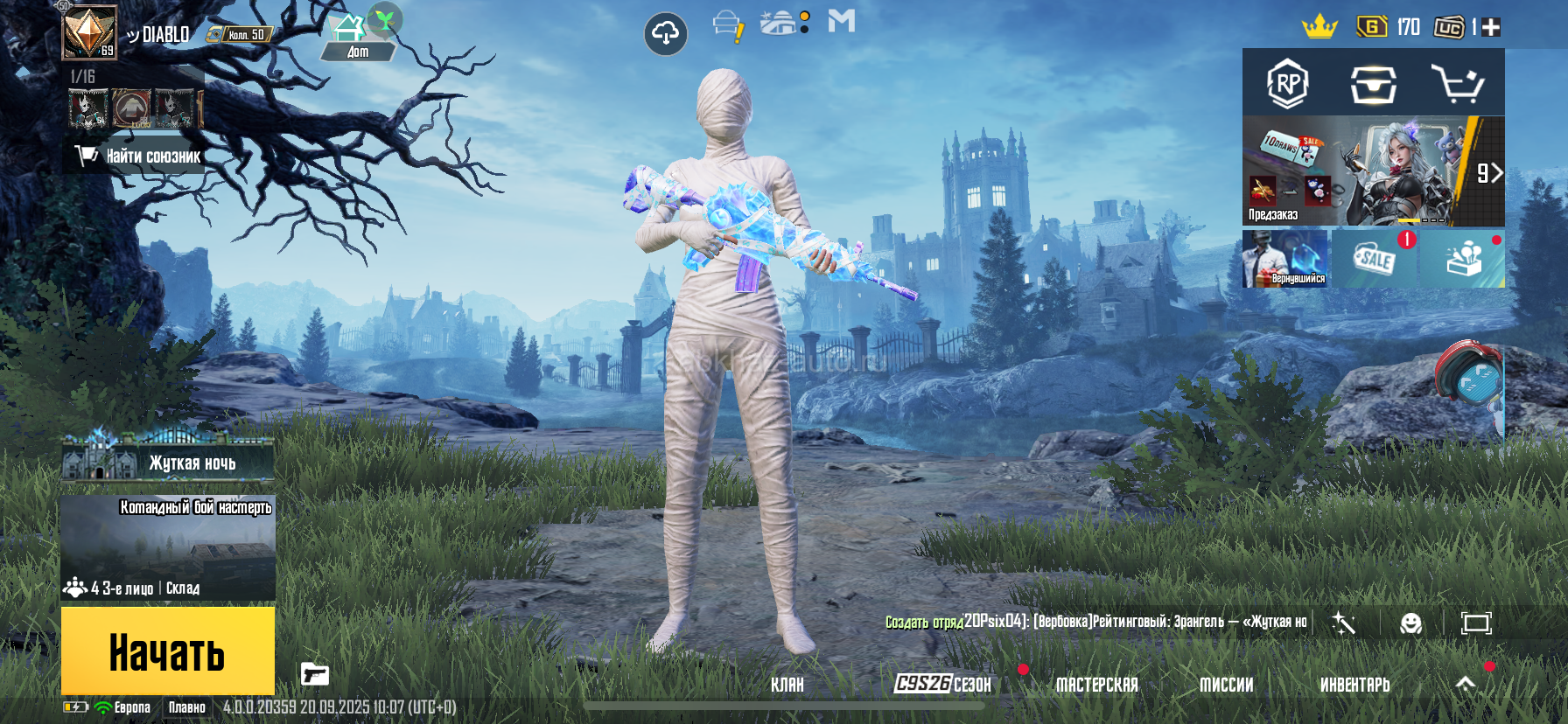Open the Клан menu
The width and height of the screenshot is (1568, 724).
tap(787, 685)
